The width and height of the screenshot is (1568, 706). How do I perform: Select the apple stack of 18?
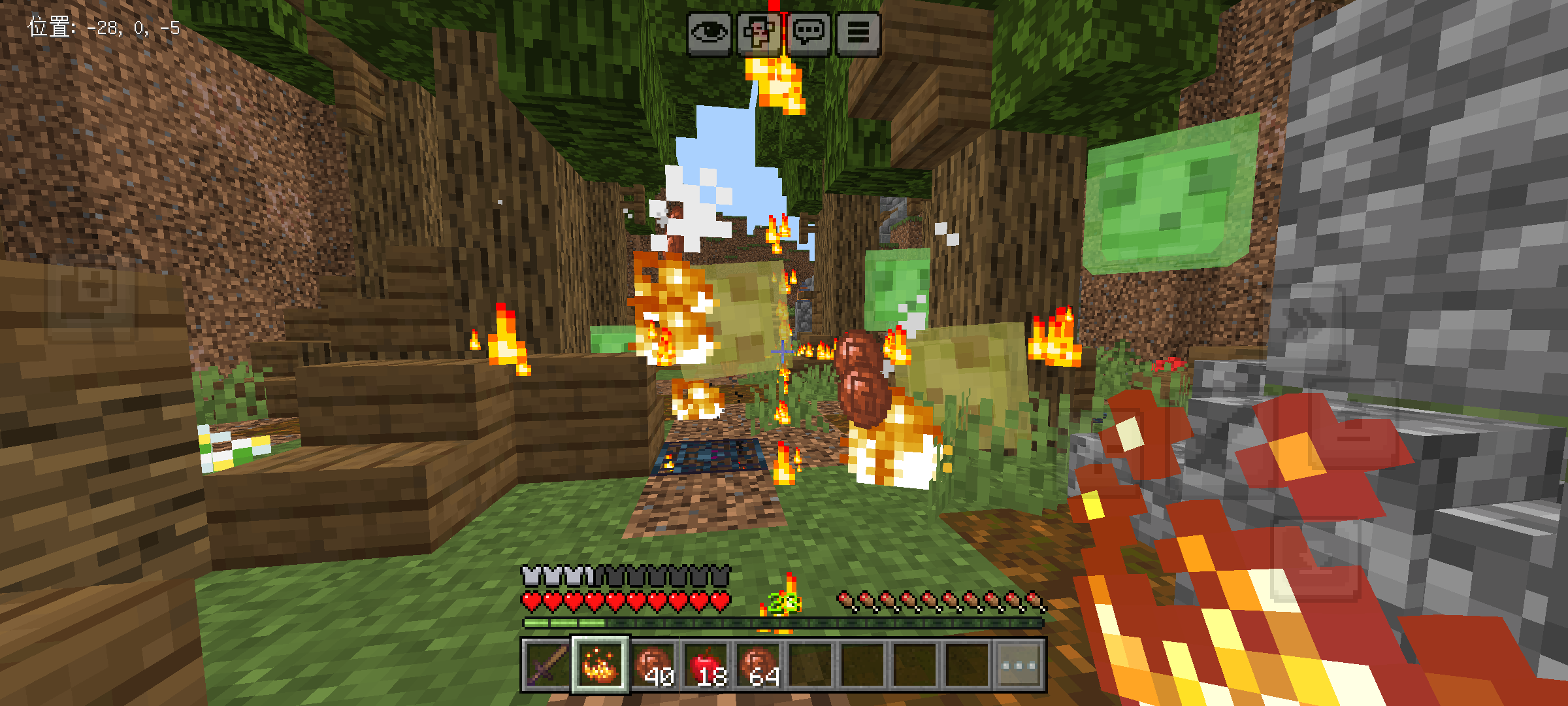(706, 665)
